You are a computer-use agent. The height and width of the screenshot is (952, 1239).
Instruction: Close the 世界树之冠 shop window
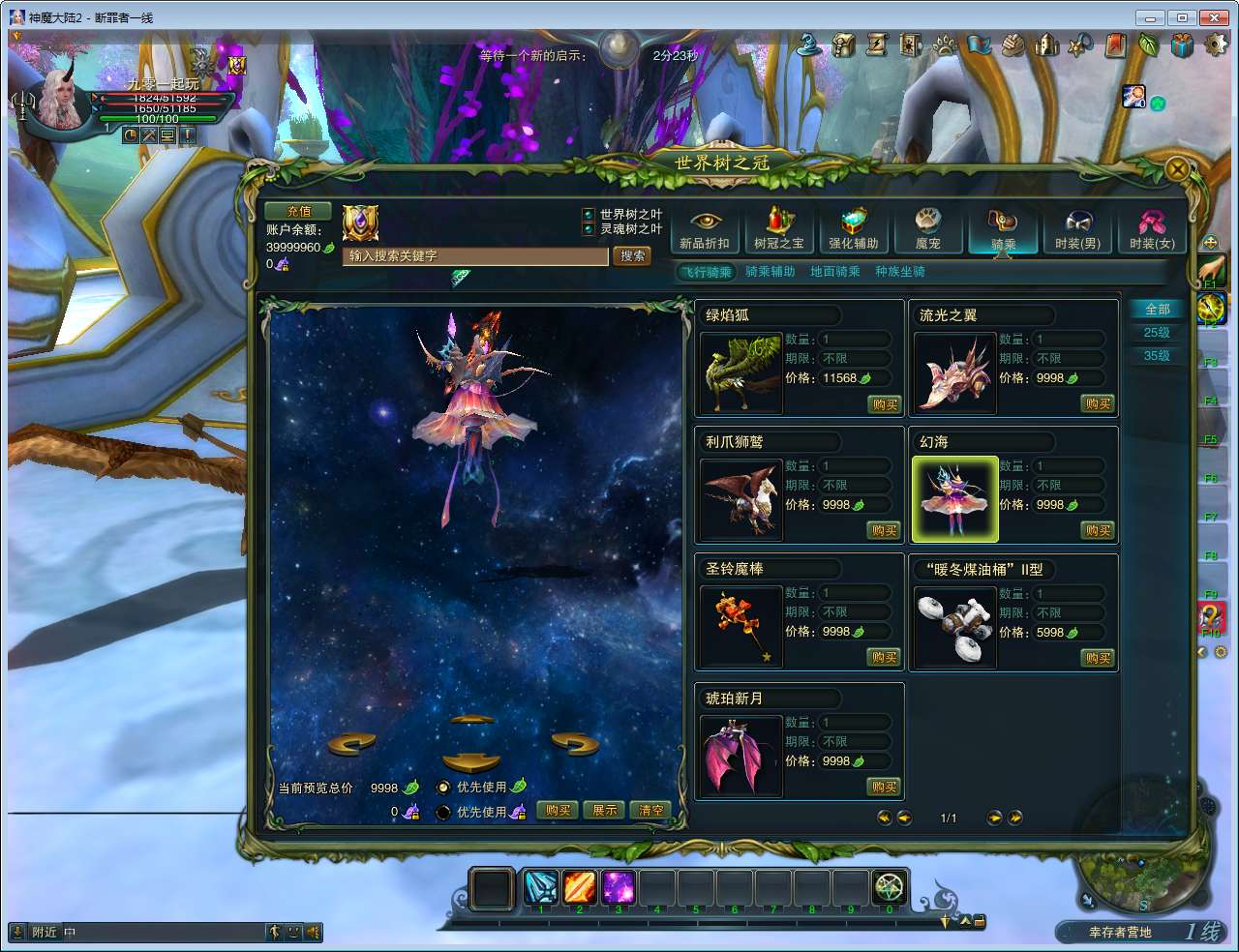point(1177,170)
